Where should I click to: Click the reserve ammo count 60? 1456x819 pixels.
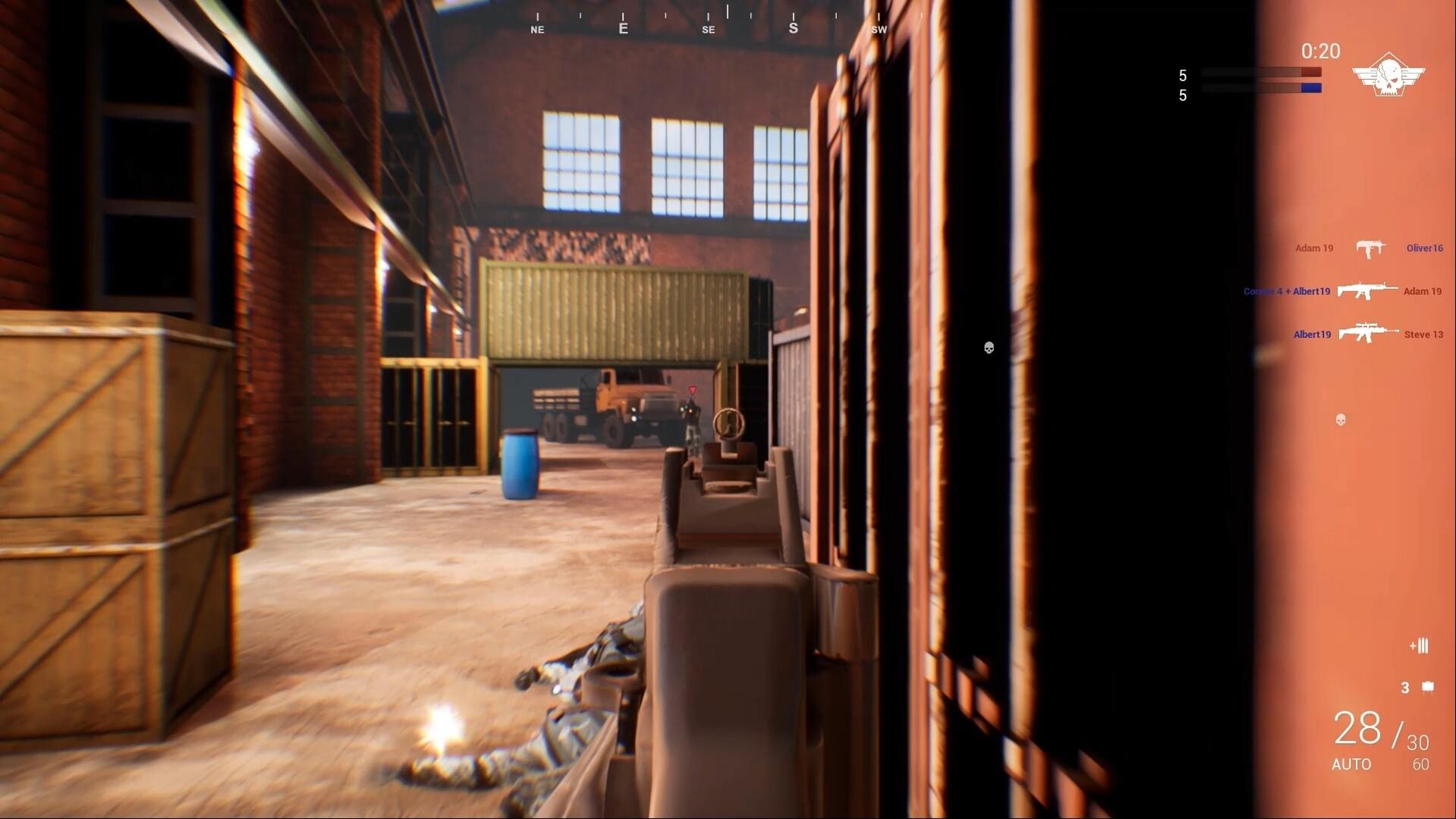point(1421,764)
